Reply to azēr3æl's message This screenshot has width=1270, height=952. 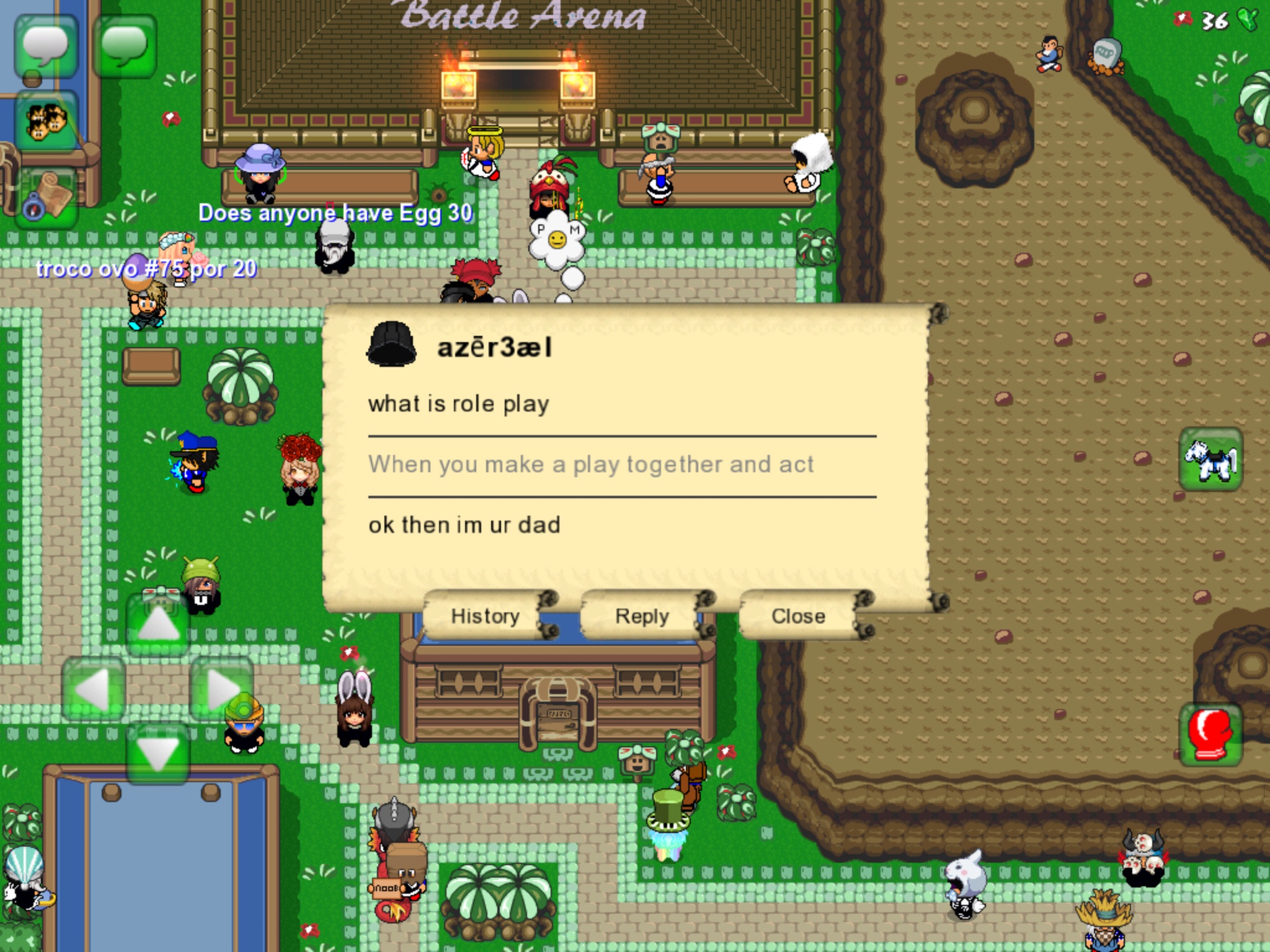[x=642, y=616]
